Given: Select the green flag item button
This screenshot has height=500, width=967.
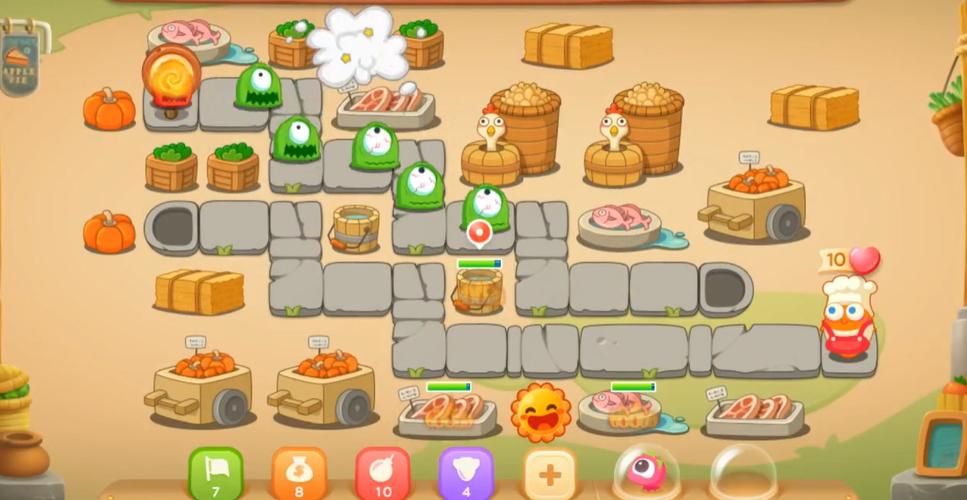Looking at the screenshot, I should (216, 471).
